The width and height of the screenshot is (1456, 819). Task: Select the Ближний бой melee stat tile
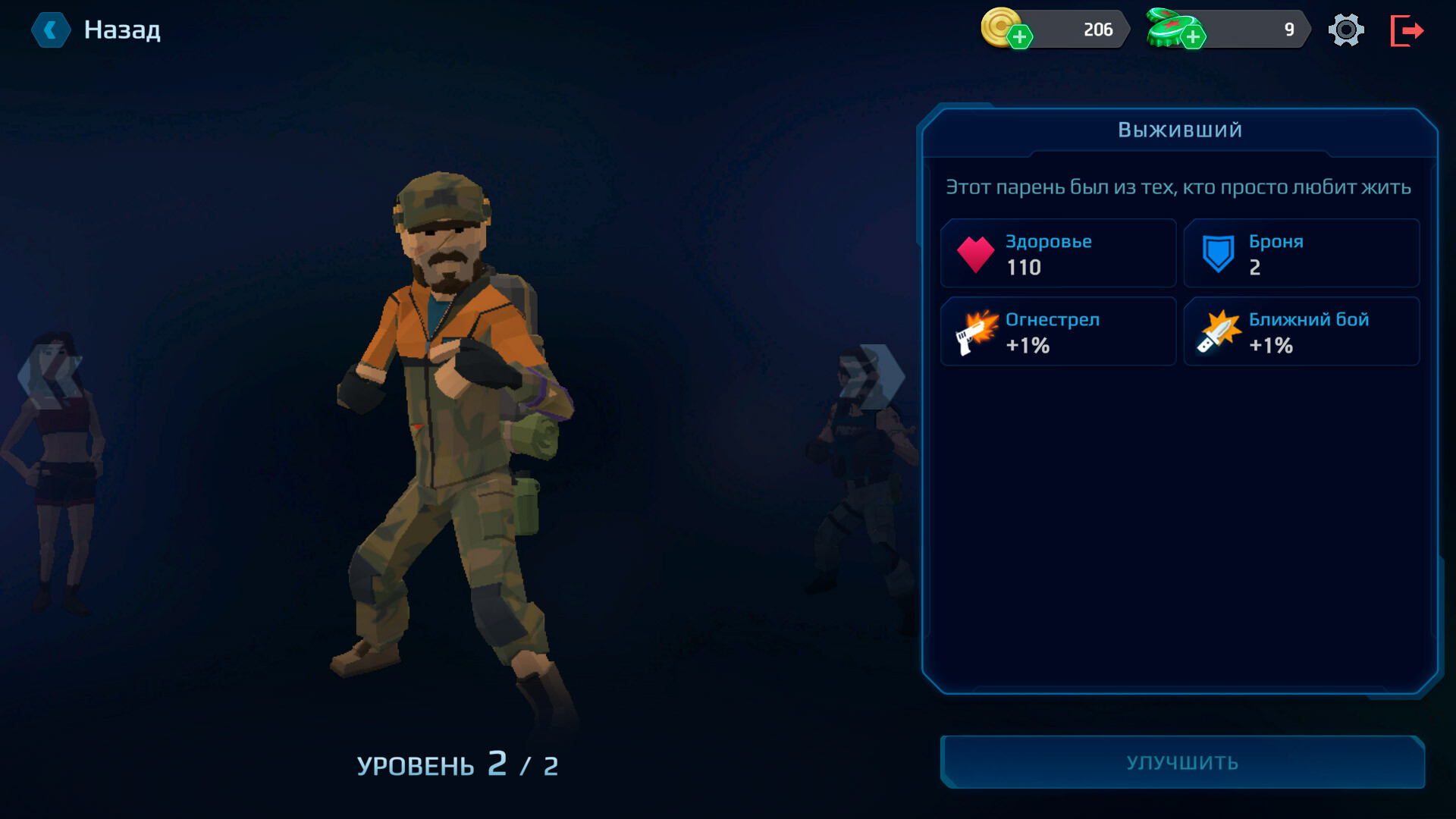[x=1301, y=331]
